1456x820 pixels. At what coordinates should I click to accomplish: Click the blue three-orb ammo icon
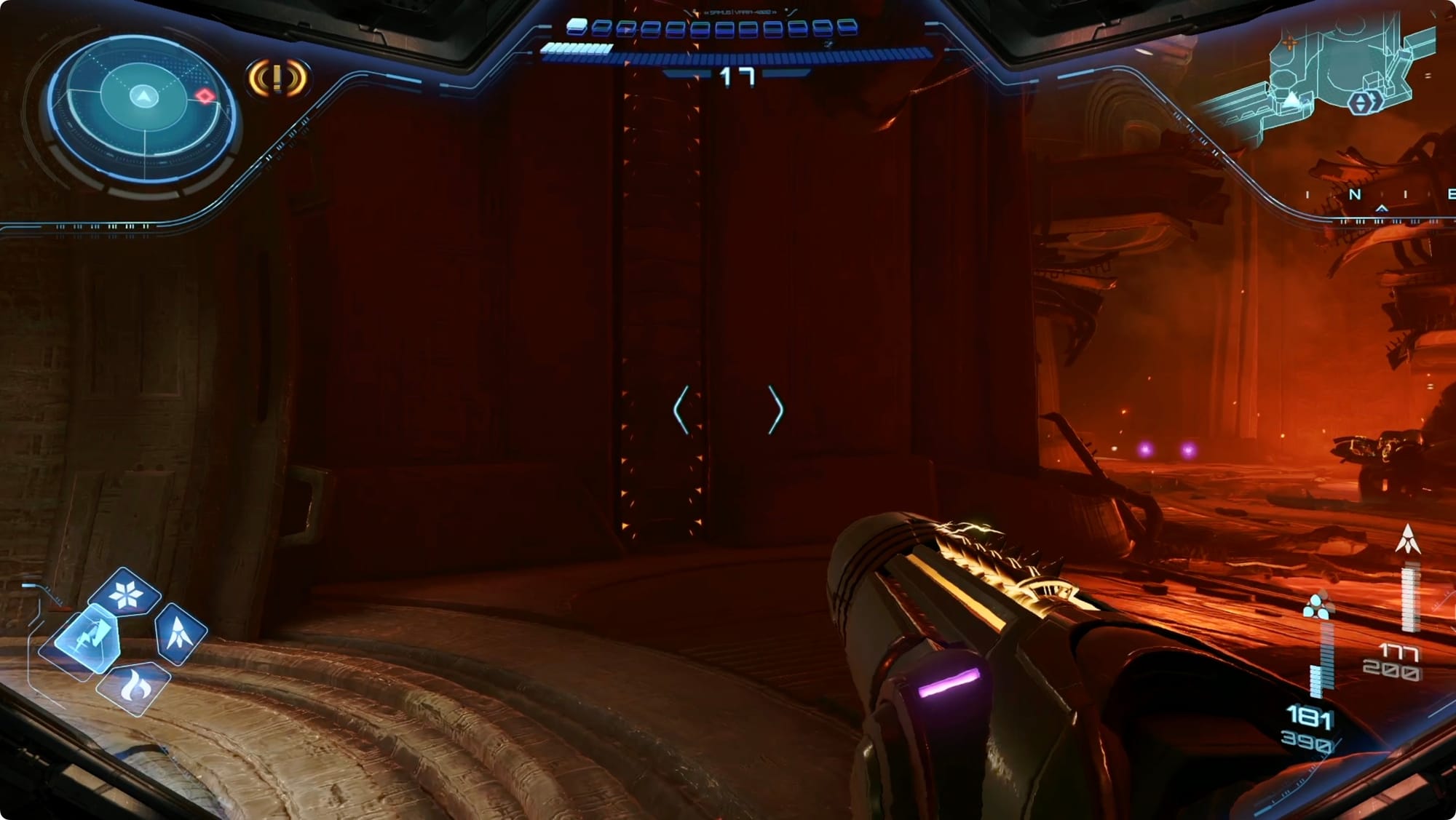[1317, 606]
